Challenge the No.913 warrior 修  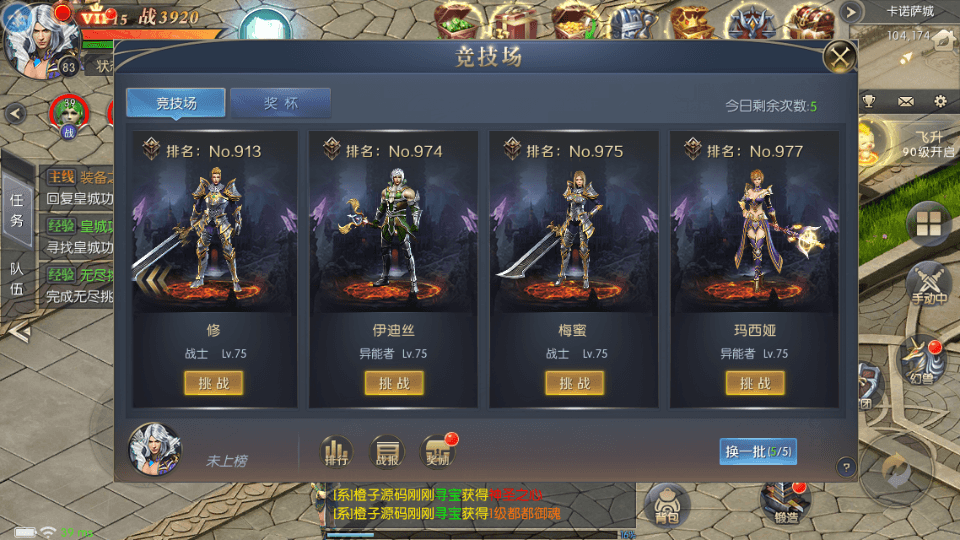pyautogui.click(x=214, y=383)
